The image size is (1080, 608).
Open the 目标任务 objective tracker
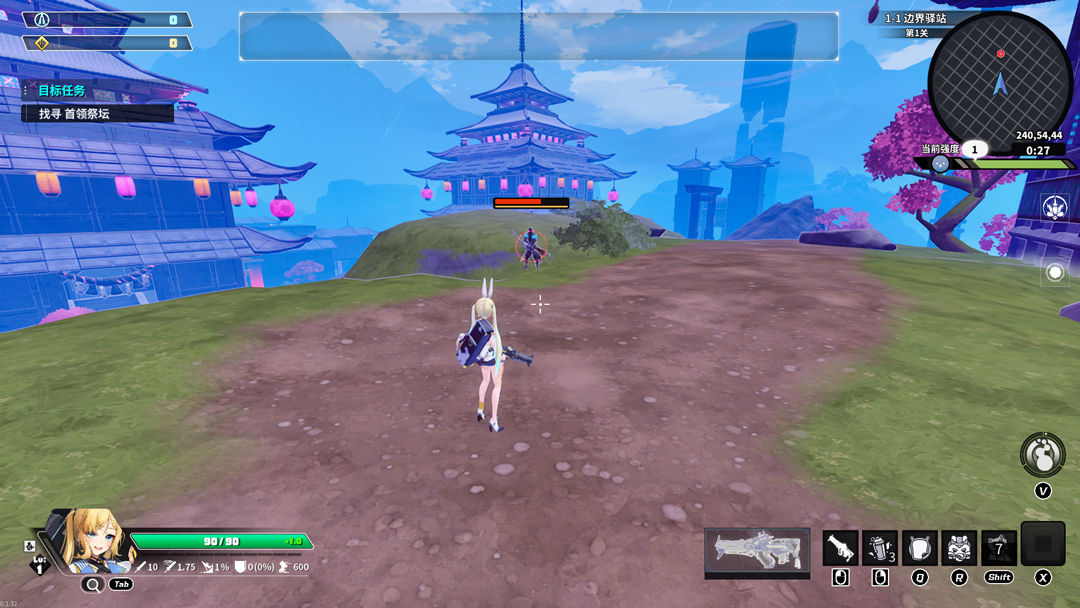click(62, 91)
